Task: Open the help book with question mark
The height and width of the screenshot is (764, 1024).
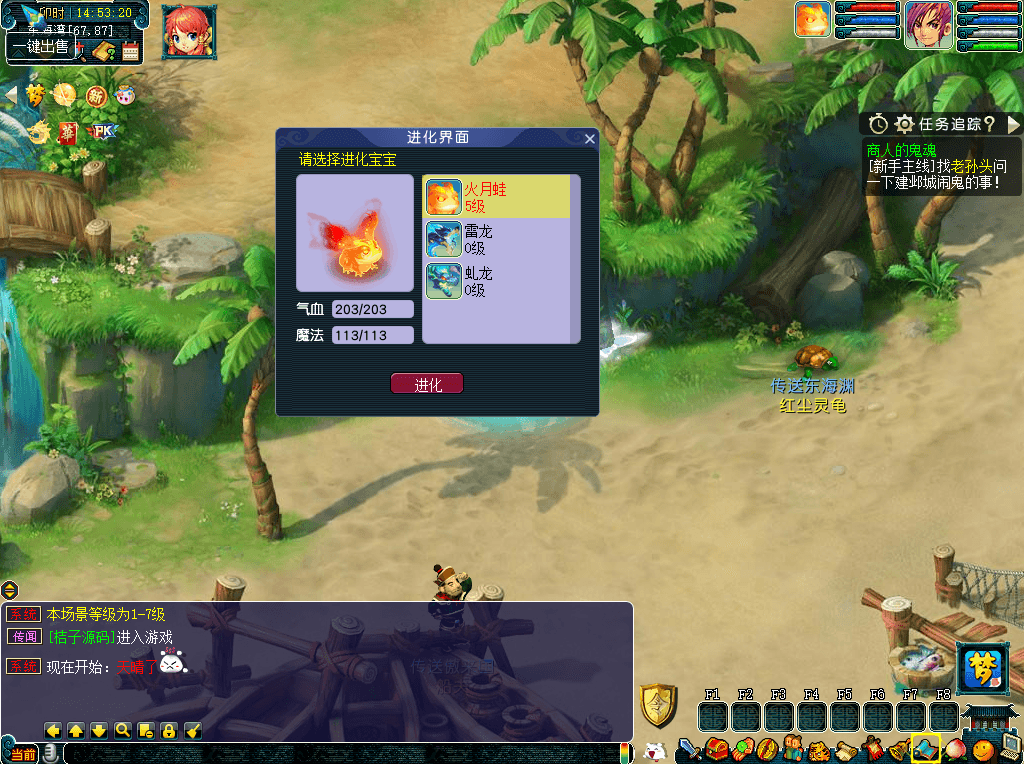Action: pyautogui.click(x=103, y=51)
